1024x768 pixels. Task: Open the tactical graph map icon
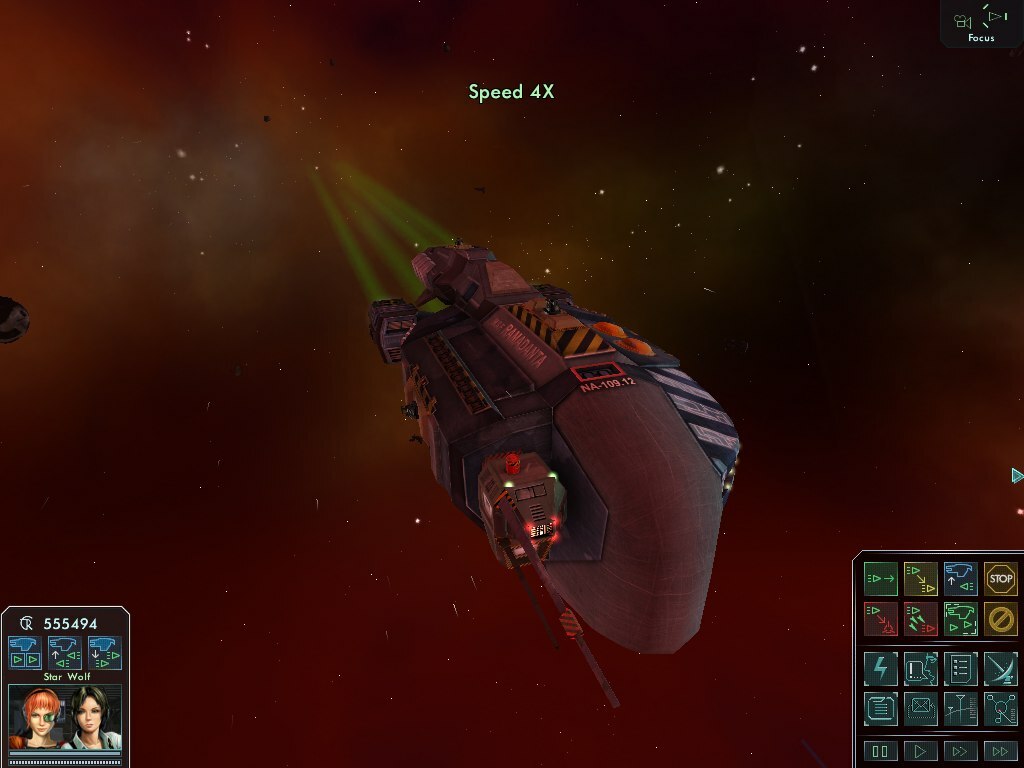tap(960, 708)
